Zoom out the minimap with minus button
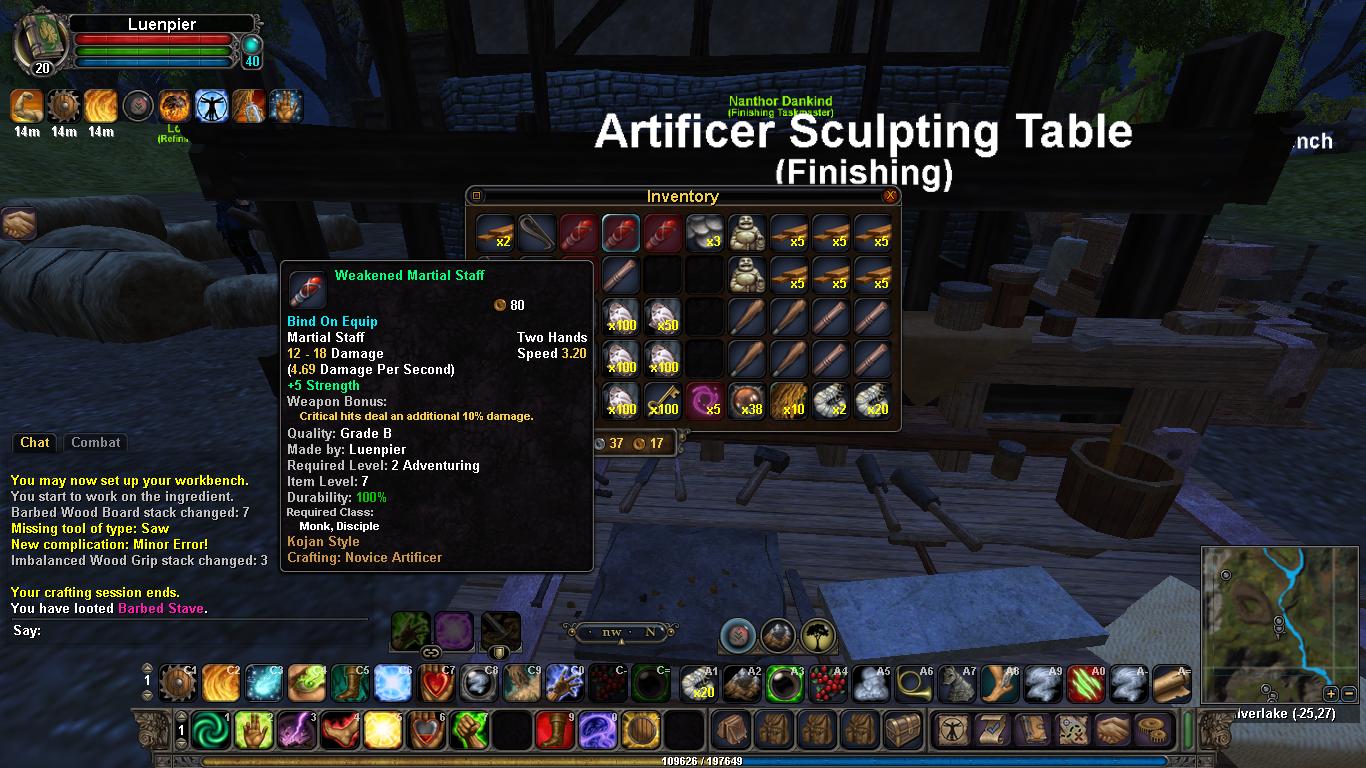 [1349, 693]
